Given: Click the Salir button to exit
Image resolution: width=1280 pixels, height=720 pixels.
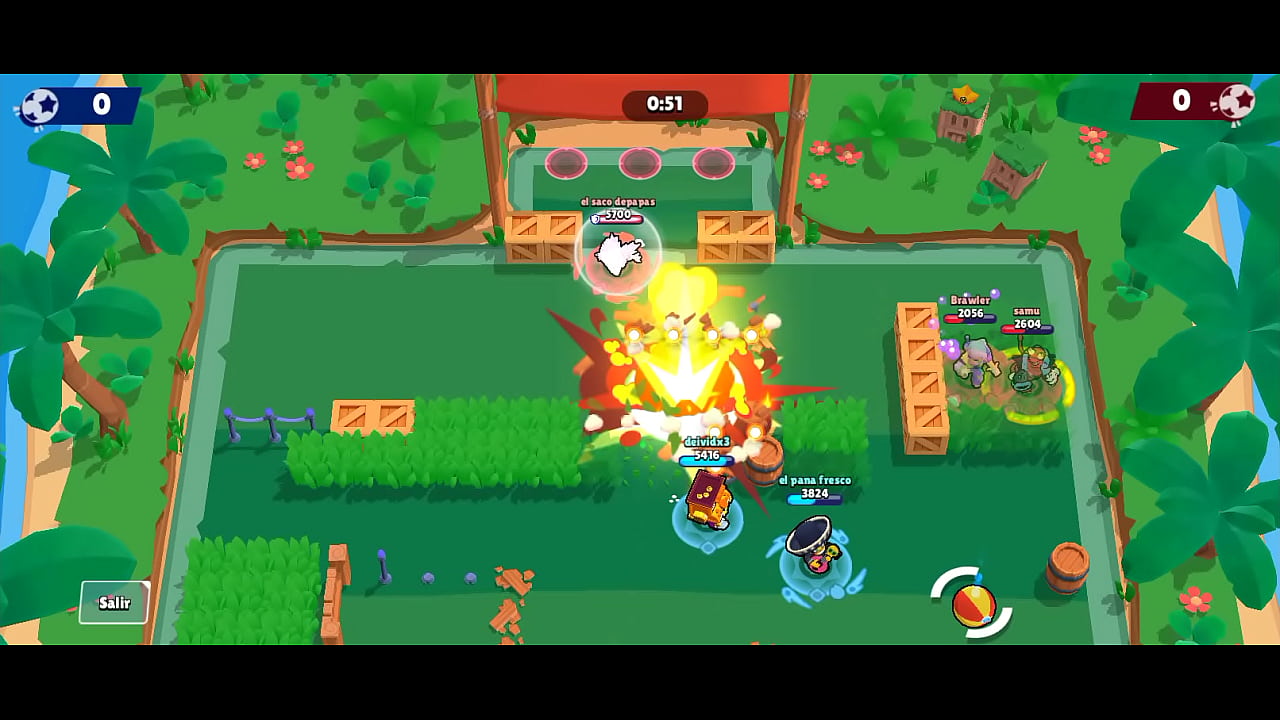Looking at the screenshot, I should coord(114,602).
